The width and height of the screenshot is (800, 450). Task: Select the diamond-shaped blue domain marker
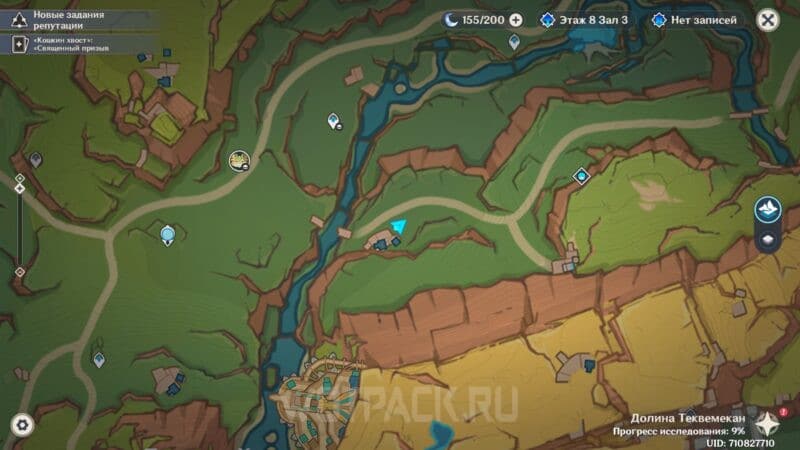(x=582, y=176)
